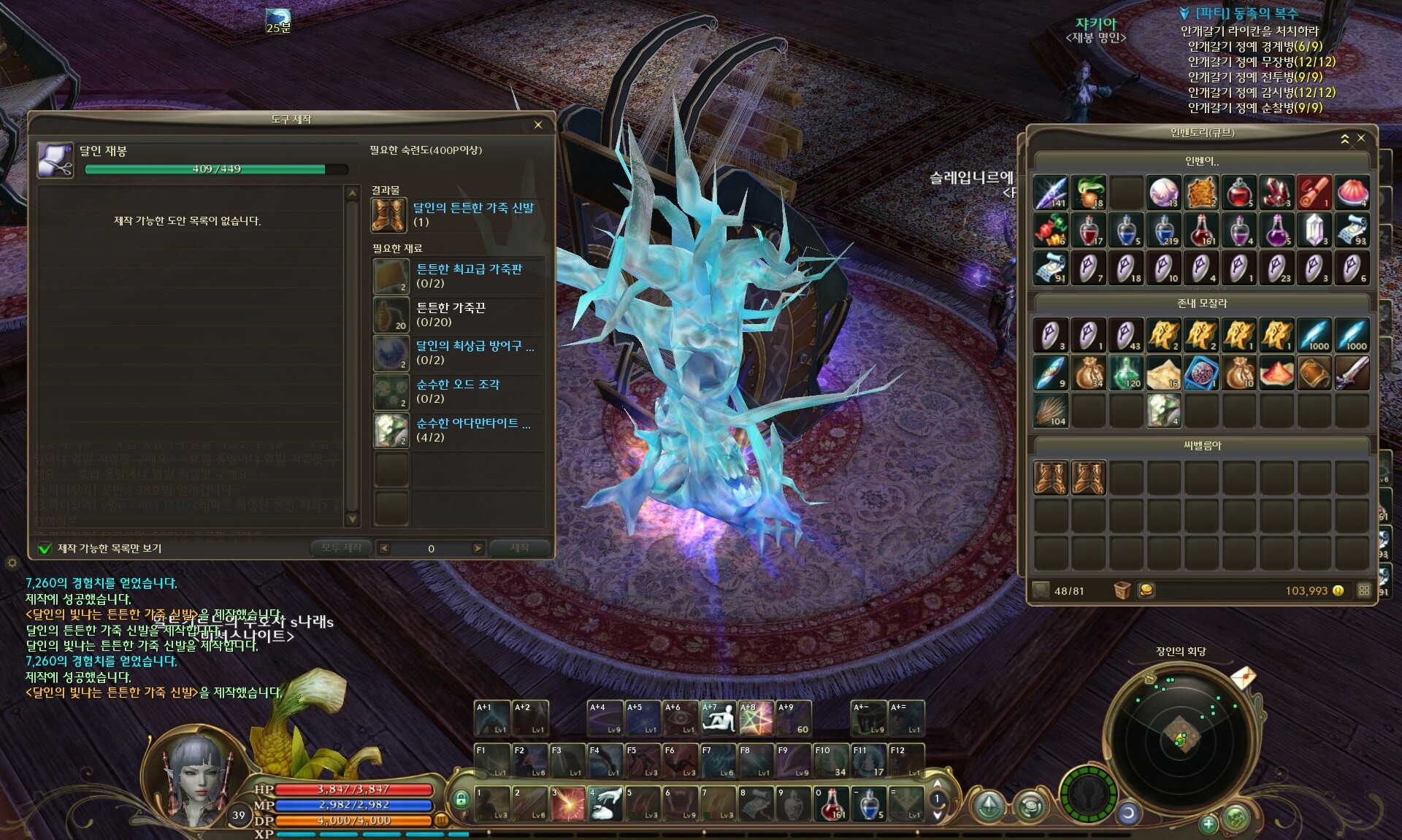The height and width of the screenshot is (840, 1402).
Task: Select the 순수한 아다만타이트 material icon
Action: 391,430
